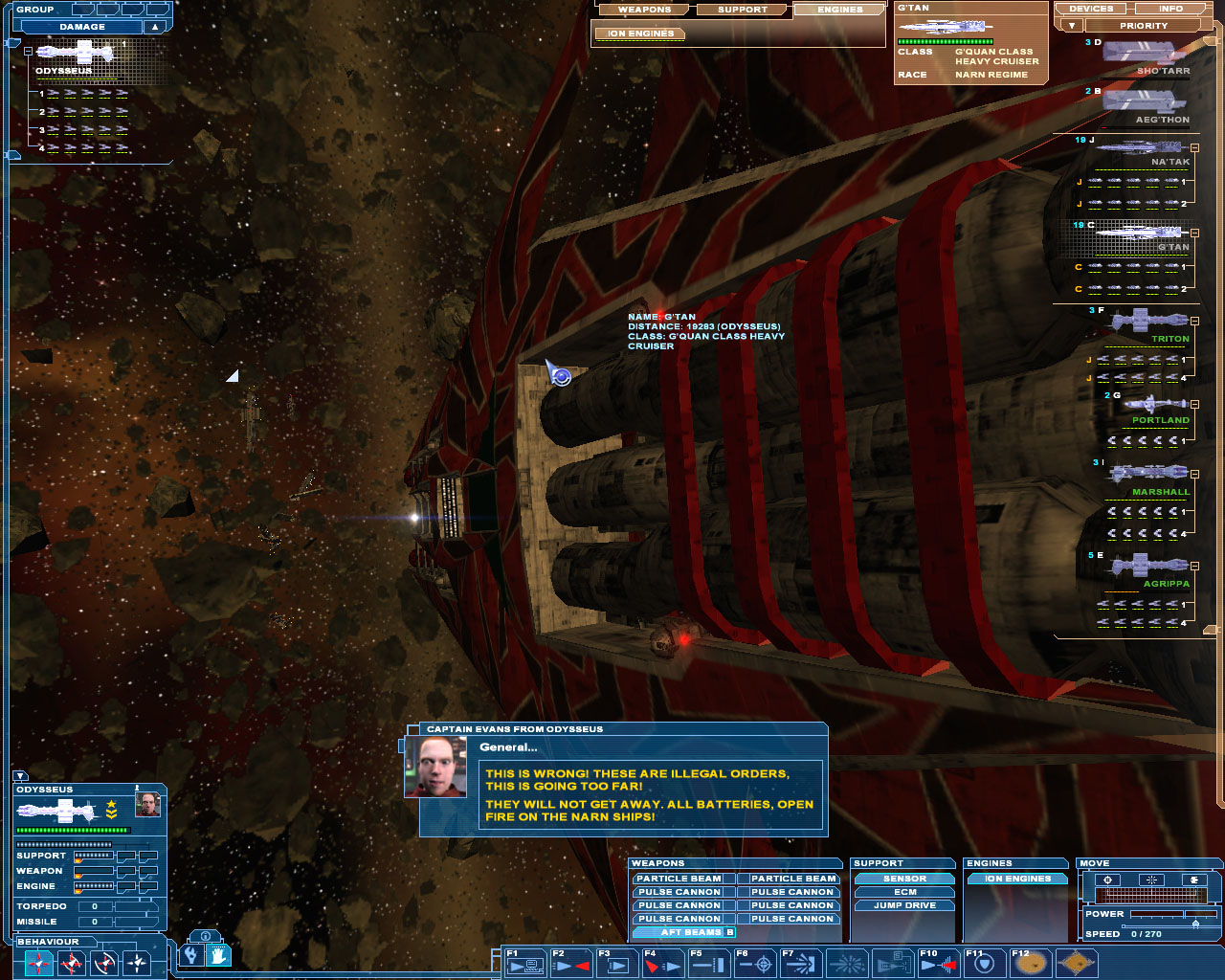The height and width of the screenshot is (980, 1225).
Task: Select the ECM support system
Action: [x=904, y=892]
